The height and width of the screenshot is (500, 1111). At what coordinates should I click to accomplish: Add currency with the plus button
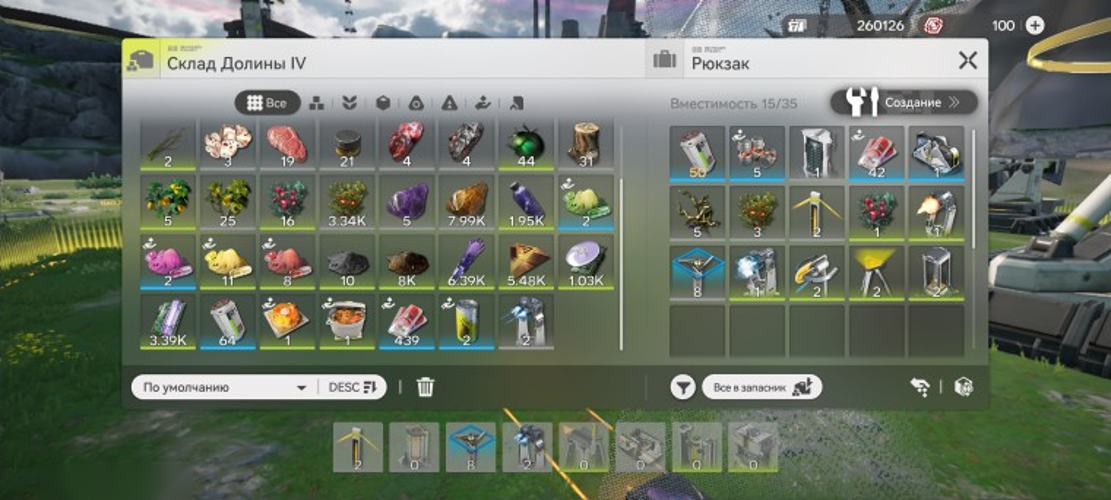1034,25
